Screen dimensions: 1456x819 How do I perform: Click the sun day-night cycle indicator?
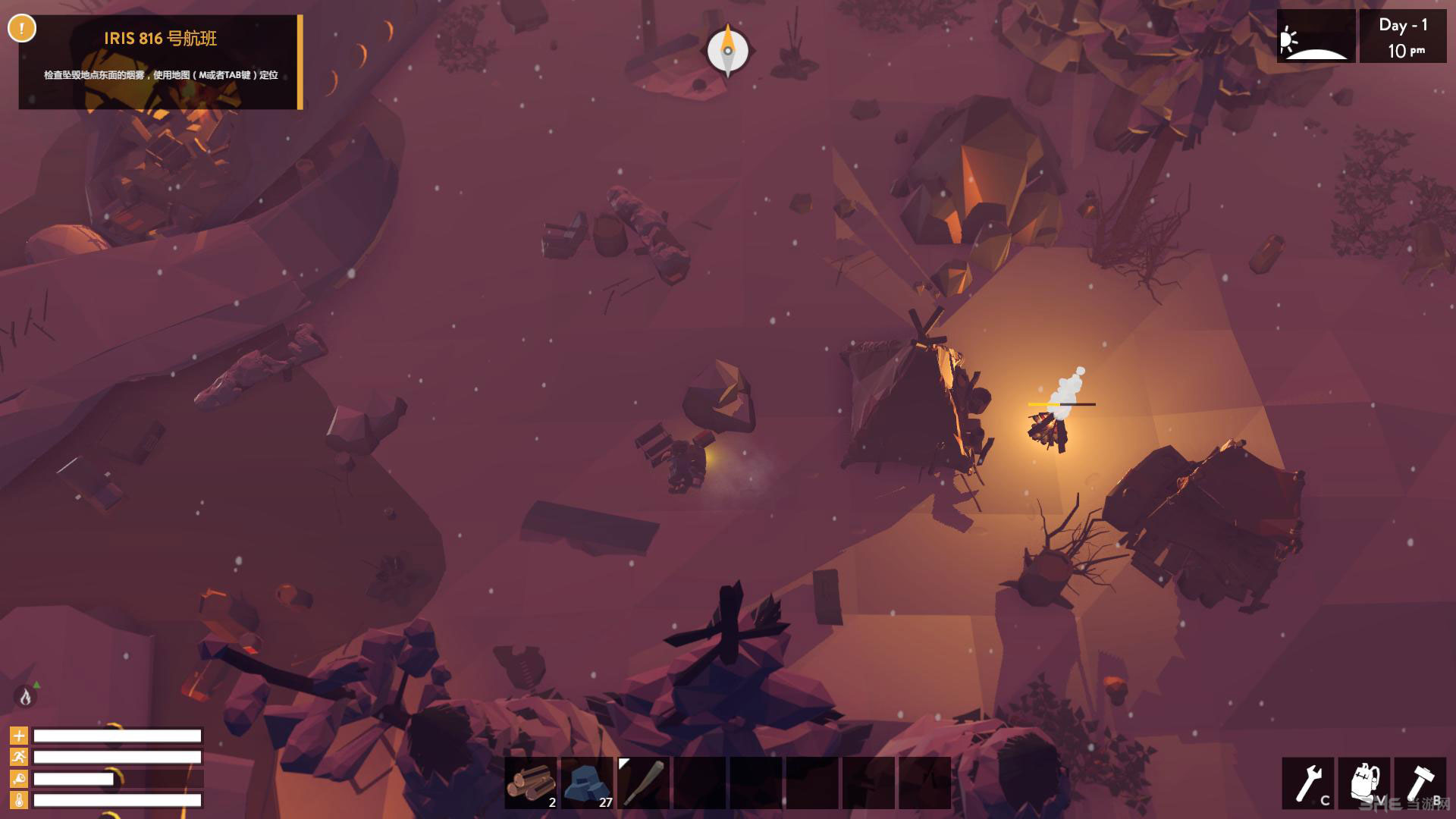(1315, 36)
